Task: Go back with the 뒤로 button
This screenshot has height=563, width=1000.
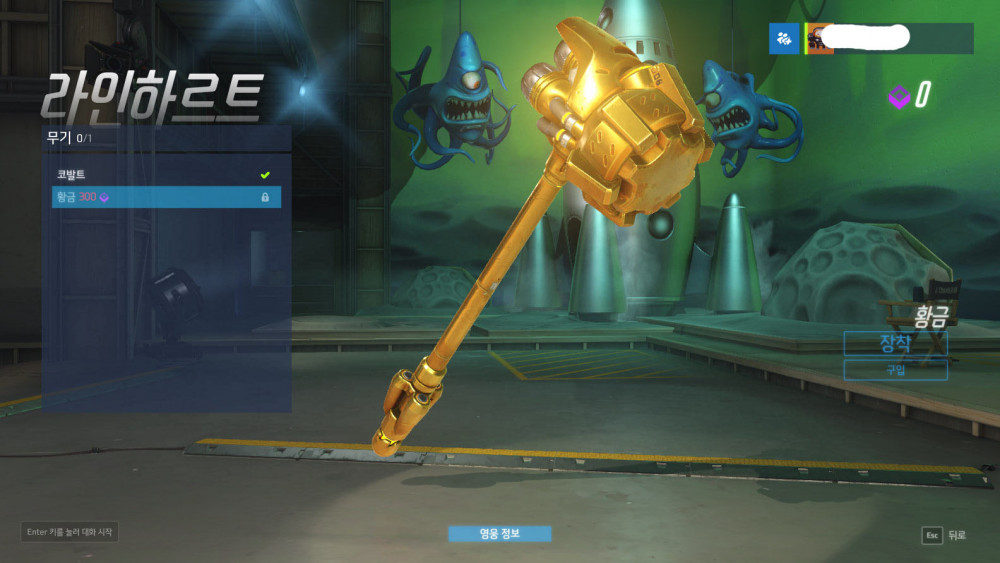Action: click(x=945, y=535)
